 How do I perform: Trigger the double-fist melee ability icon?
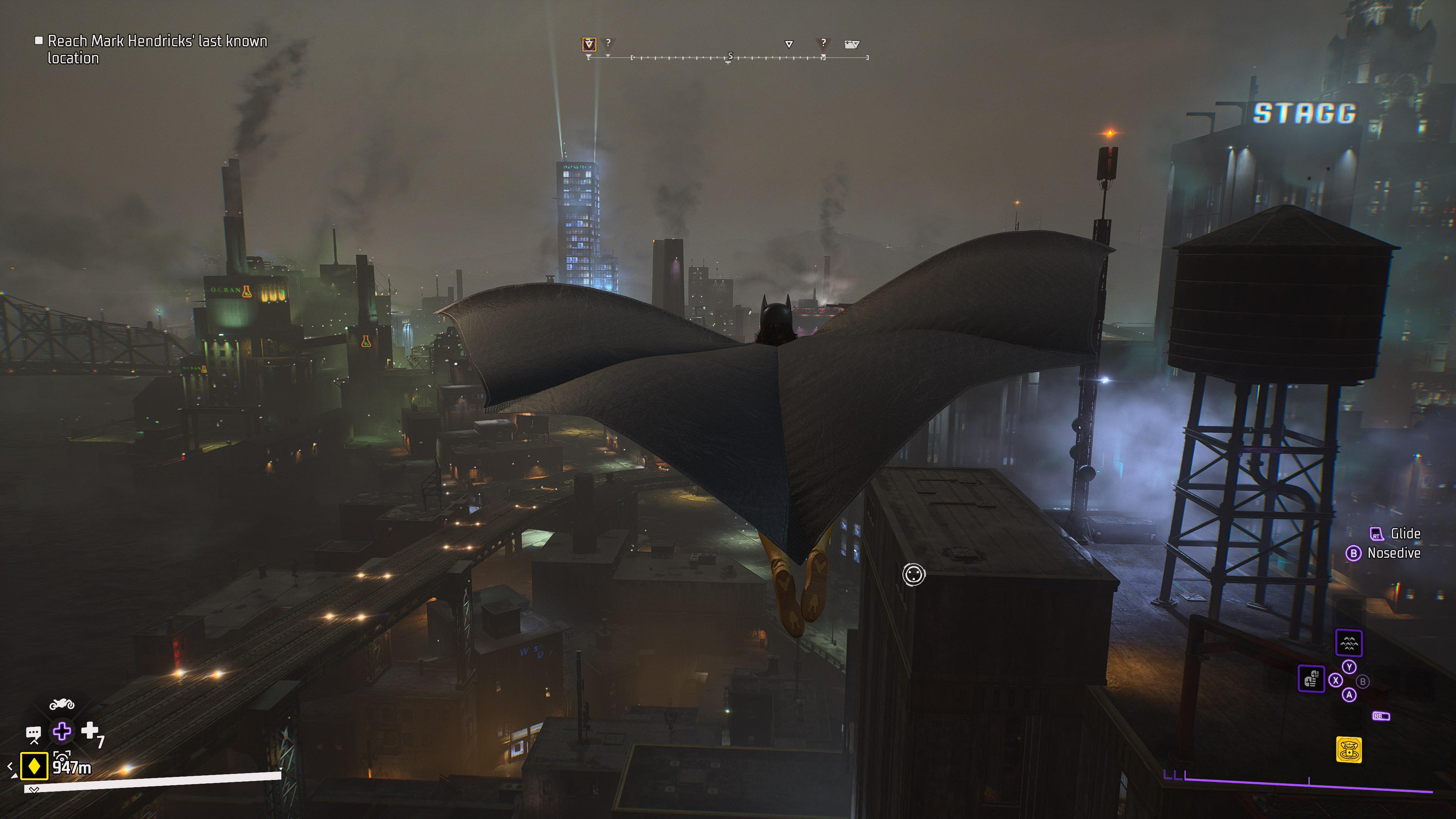[x=1311, y=678]
